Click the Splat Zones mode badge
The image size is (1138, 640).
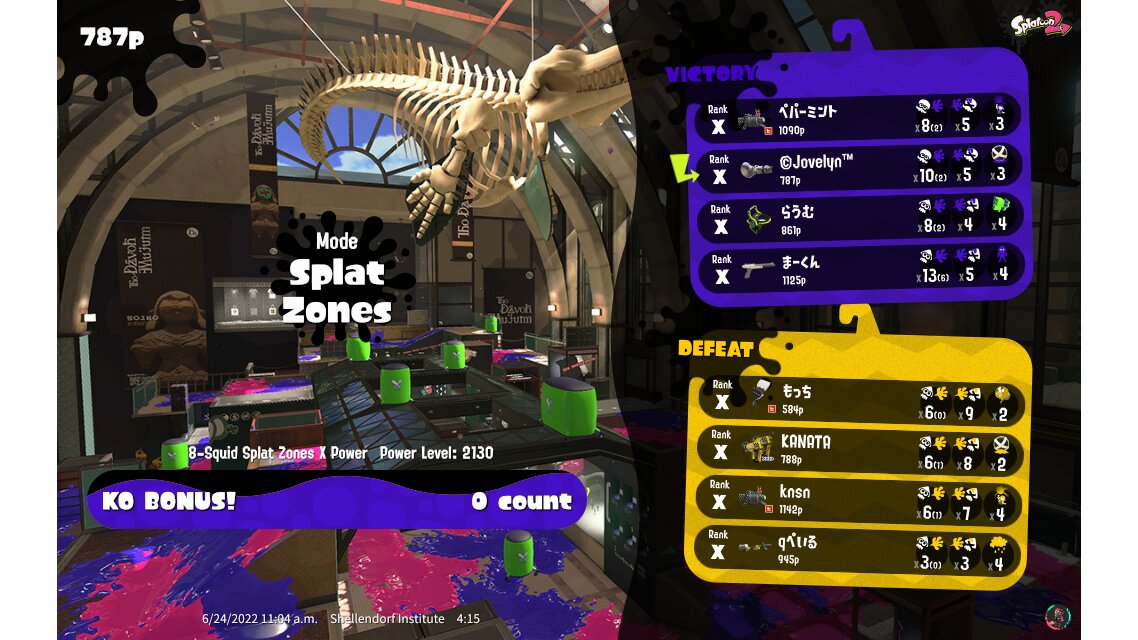coord(336,277)
